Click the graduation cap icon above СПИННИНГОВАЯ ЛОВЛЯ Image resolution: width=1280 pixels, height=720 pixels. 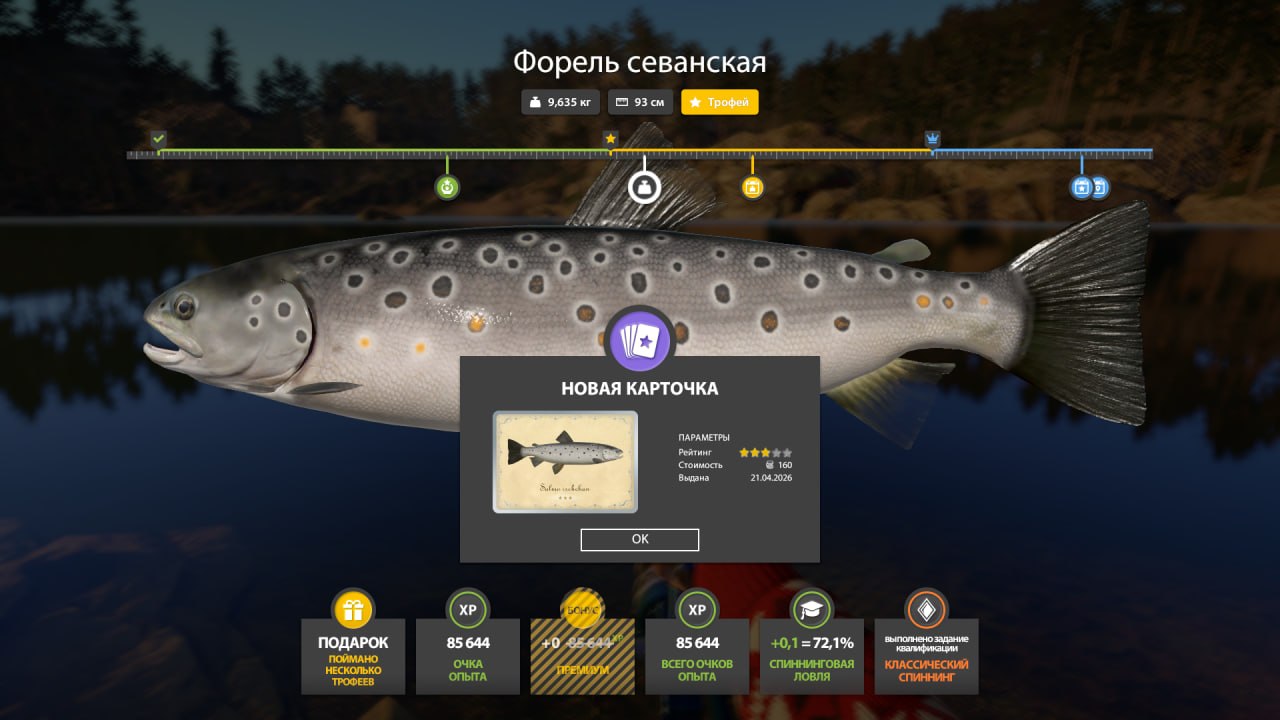811,608
